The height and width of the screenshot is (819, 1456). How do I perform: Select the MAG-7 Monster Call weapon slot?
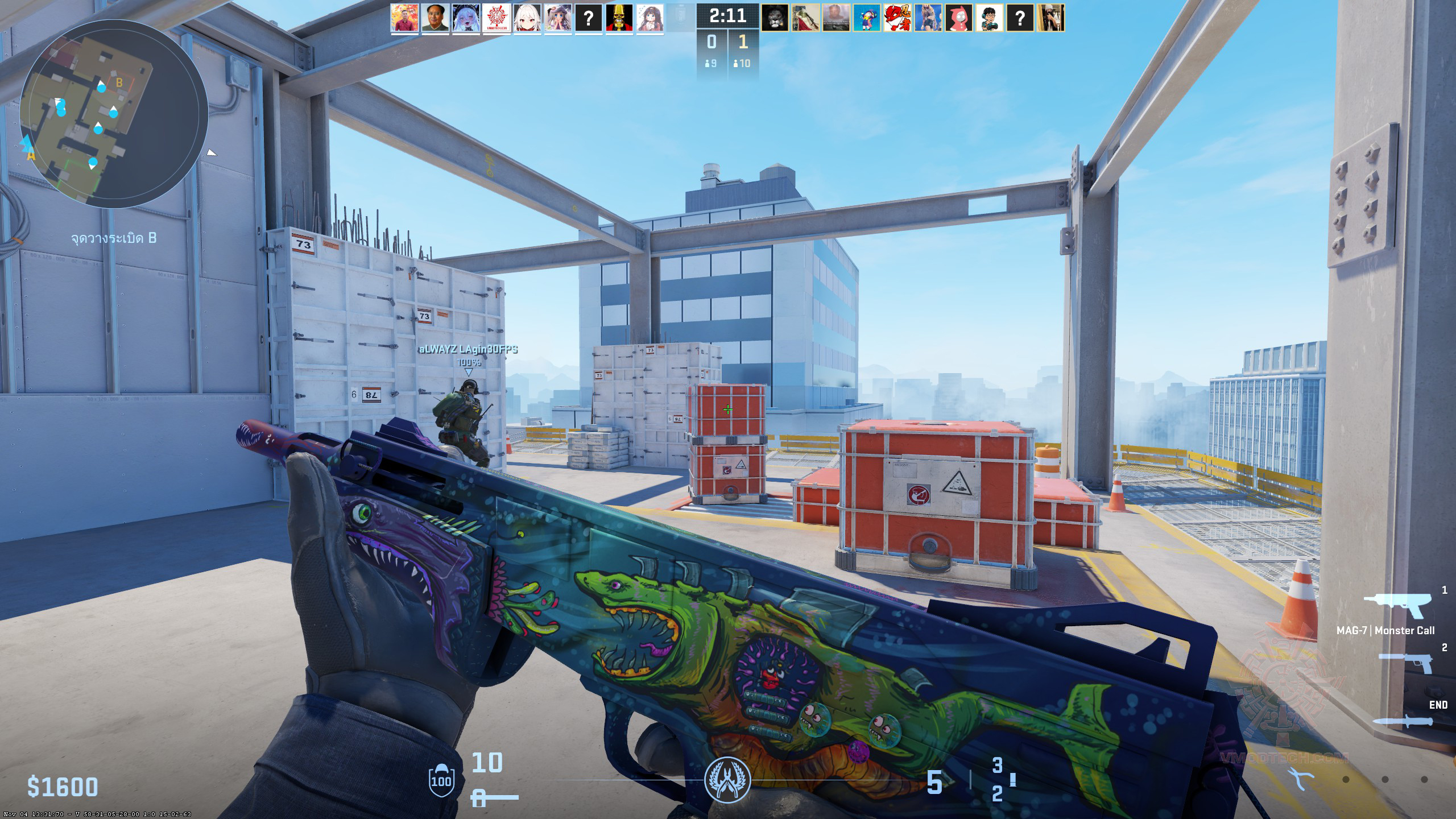click(x=1396, y=607)
